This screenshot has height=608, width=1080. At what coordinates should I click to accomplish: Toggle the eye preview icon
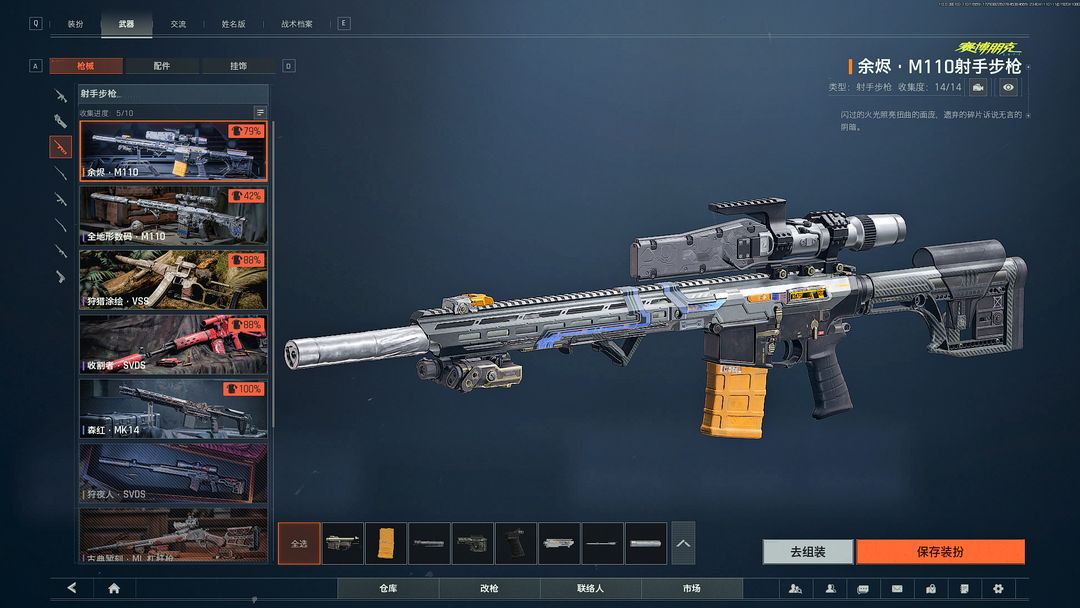click(1008, 88)
